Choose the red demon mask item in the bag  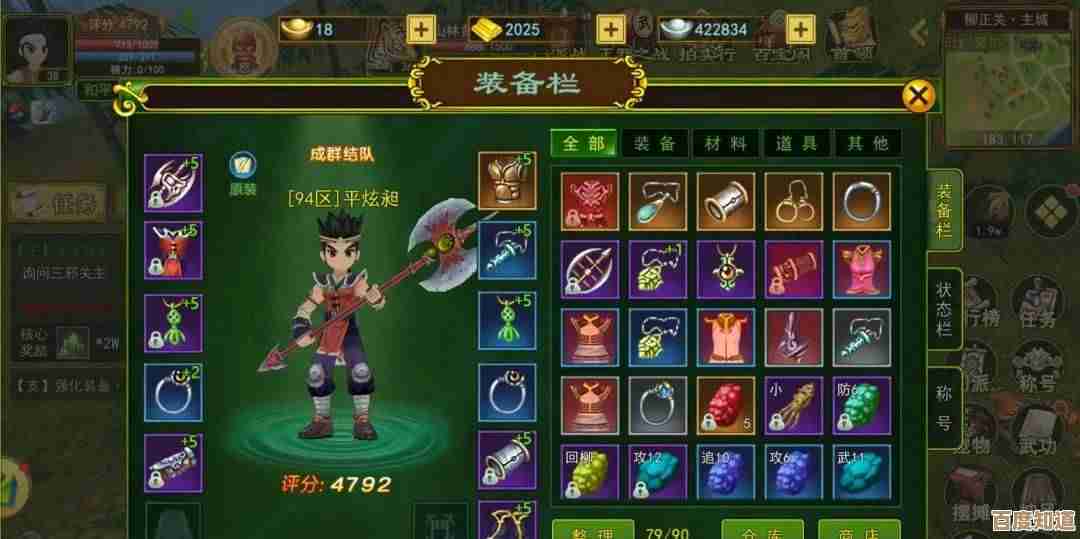click(x=590, y=201)
